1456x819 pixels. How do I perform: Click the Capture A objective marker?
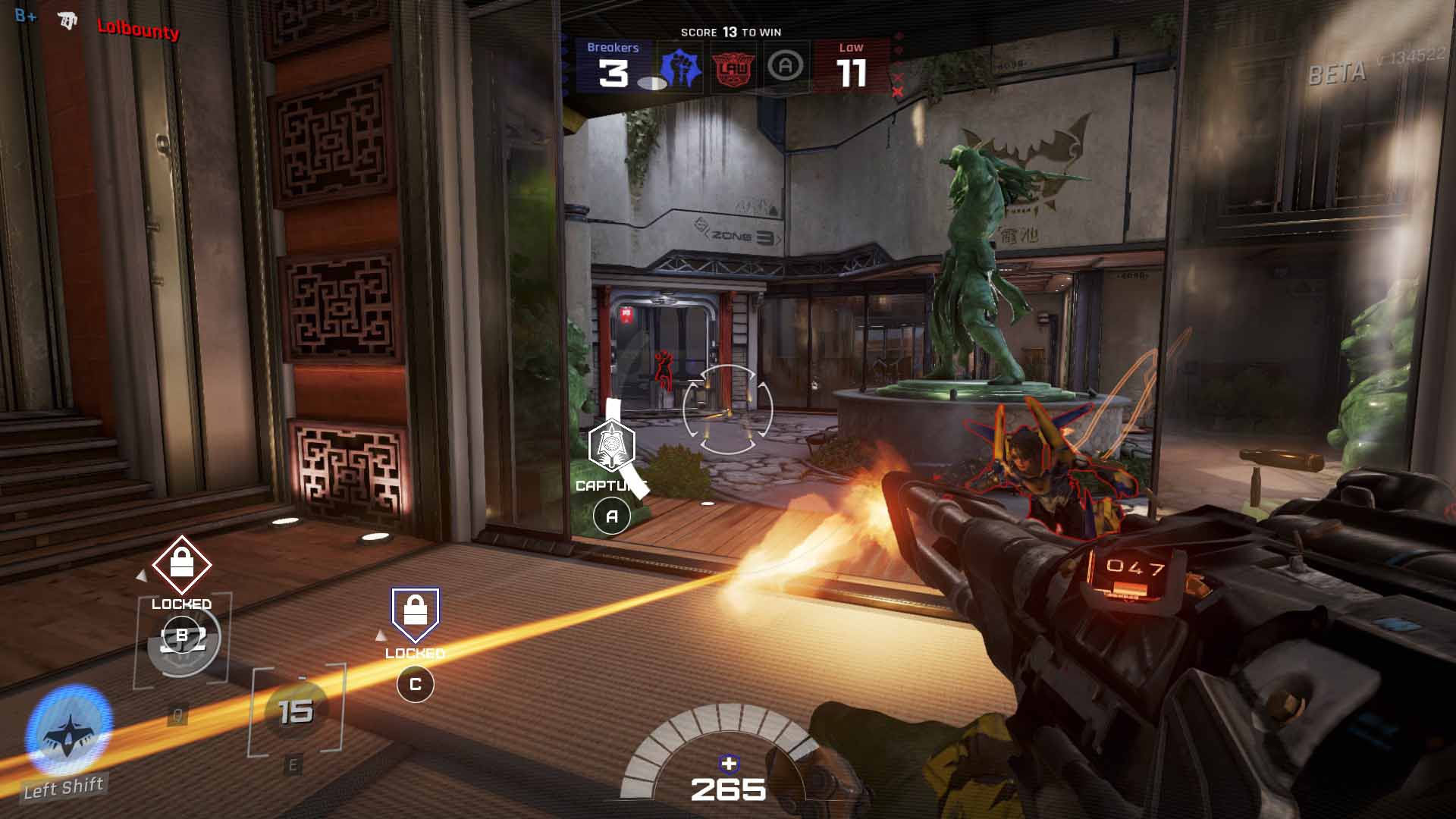(x=611, y=447)
